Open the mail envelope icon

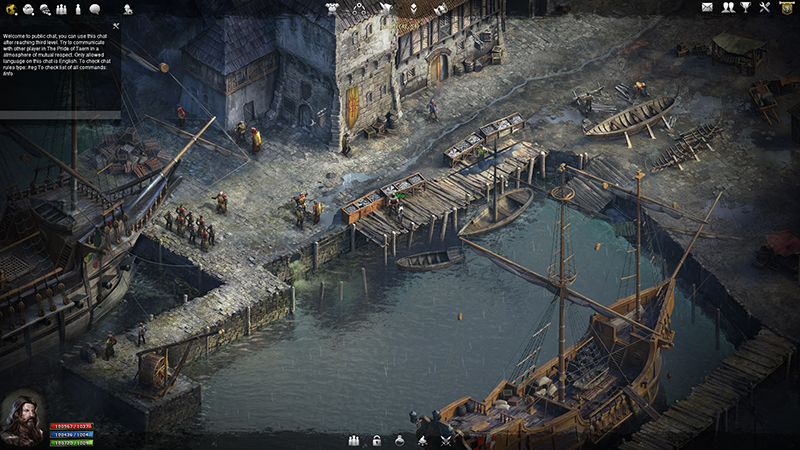708,8
